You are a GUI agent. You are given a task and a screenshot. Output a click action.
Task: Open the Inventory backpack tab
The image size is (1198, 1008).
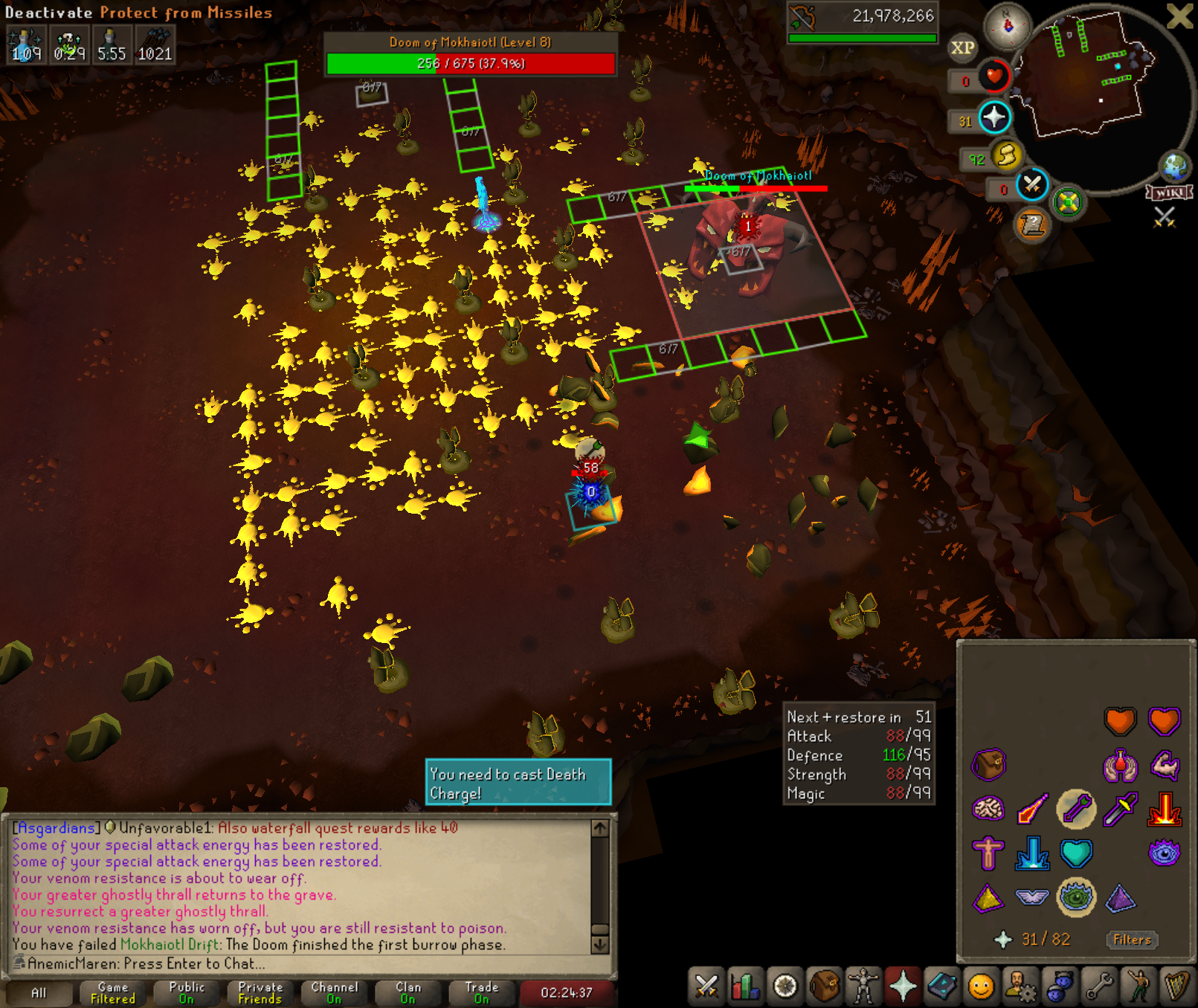point(824,987)
